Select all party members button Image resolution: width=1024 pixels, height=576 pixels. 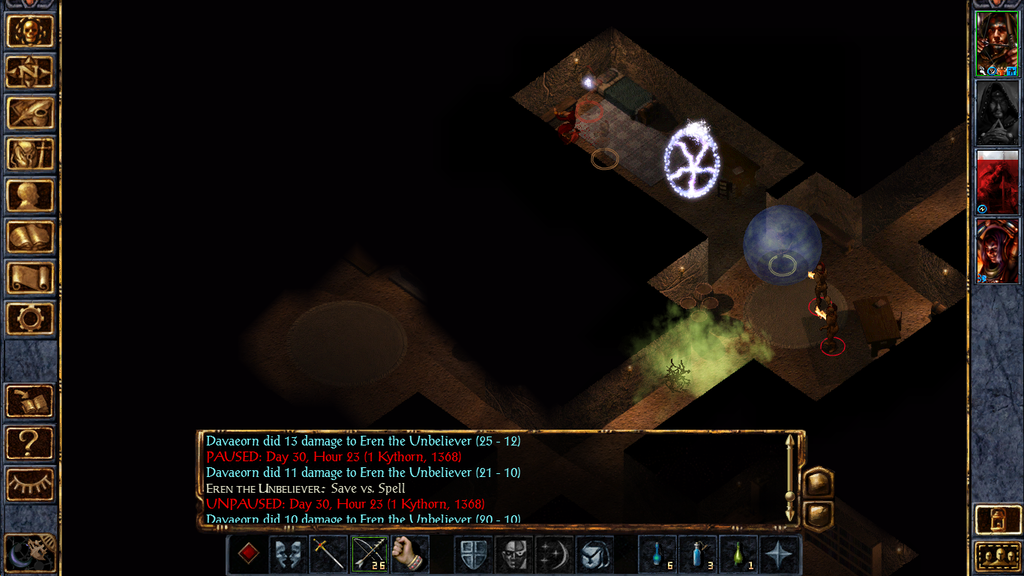(997, 556)
